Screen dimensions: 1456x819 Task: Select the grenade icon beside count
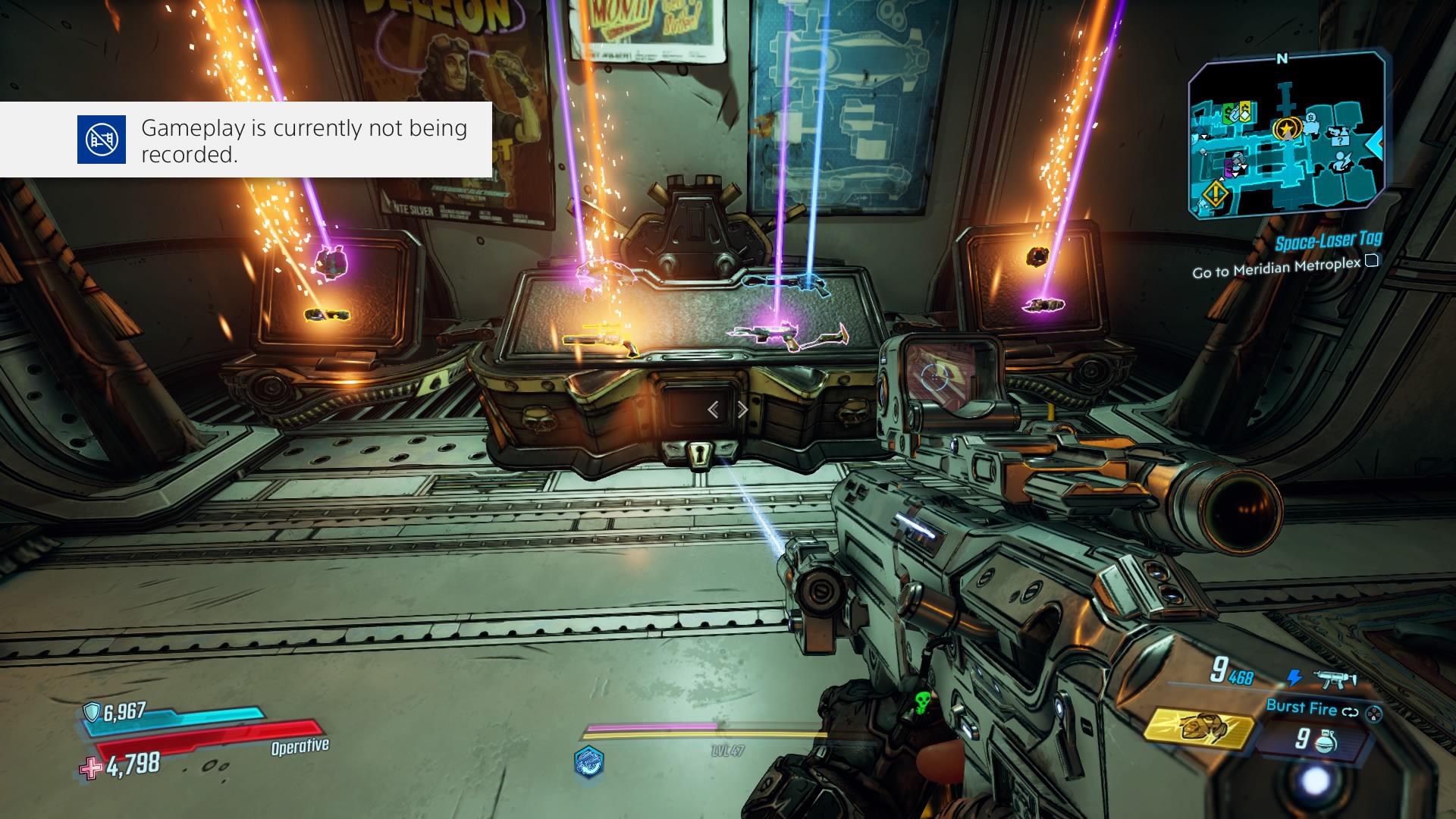click(1324, 739)
